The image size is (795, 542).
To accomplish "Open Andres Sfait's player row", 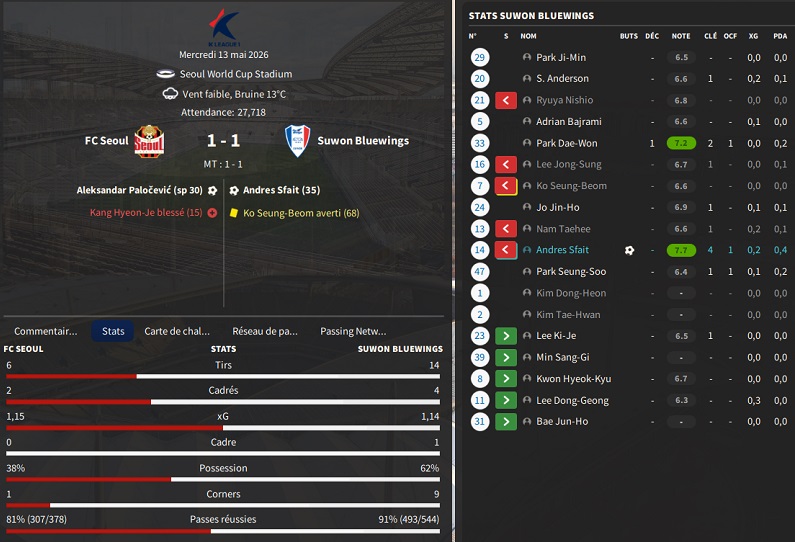I will 563,250.
